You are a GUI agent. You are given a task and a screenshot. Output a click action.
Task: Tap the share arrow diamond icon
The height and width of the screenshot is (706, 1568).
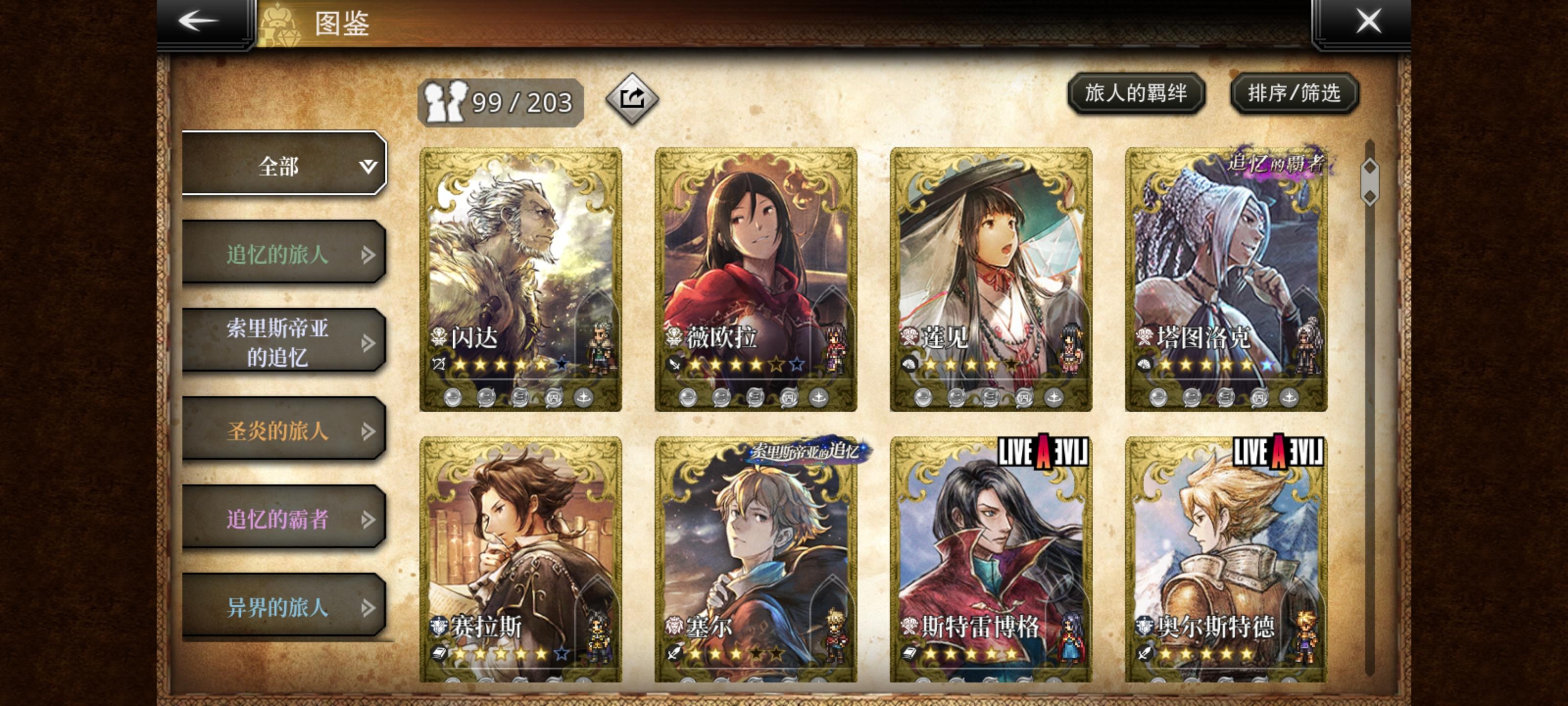pyautogui.click(x=632, y=99)
